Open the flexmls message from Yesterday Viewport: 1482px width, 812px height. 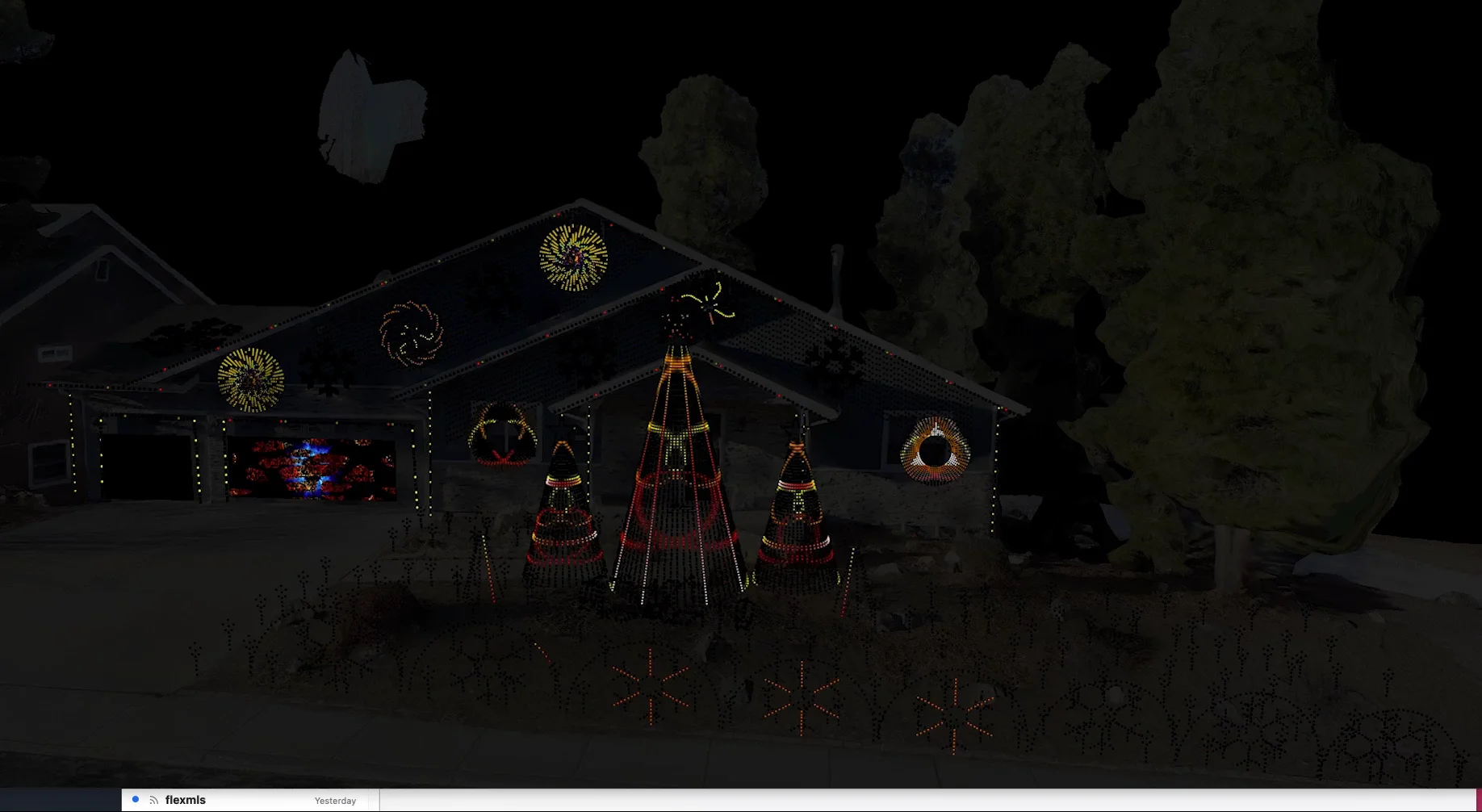click(242, 800)
